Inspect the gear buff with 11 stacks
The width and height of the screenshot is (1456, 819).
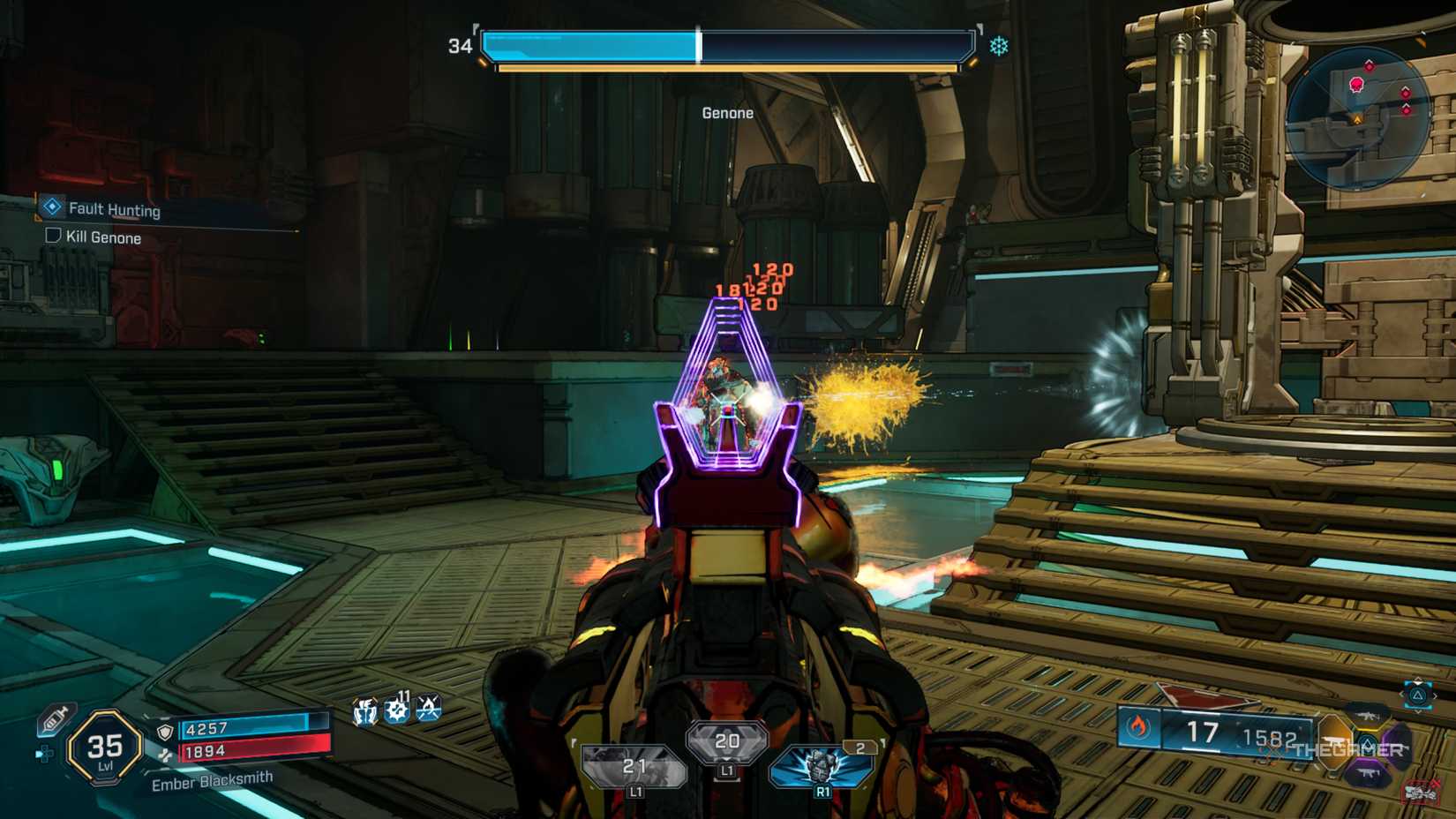click(397, 710)
